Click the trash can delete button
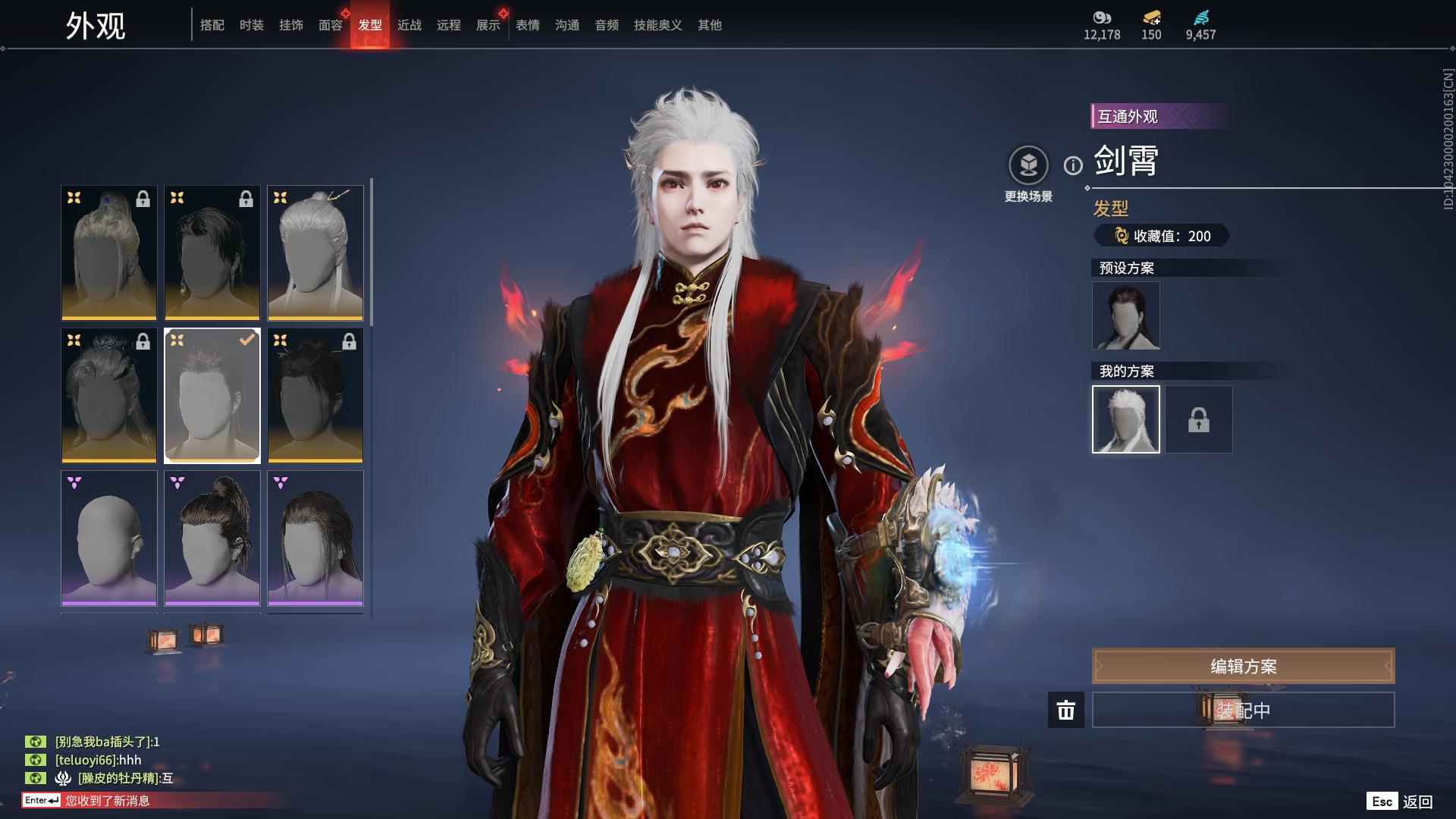1456x819 pixels. (x=1066, y=710)
